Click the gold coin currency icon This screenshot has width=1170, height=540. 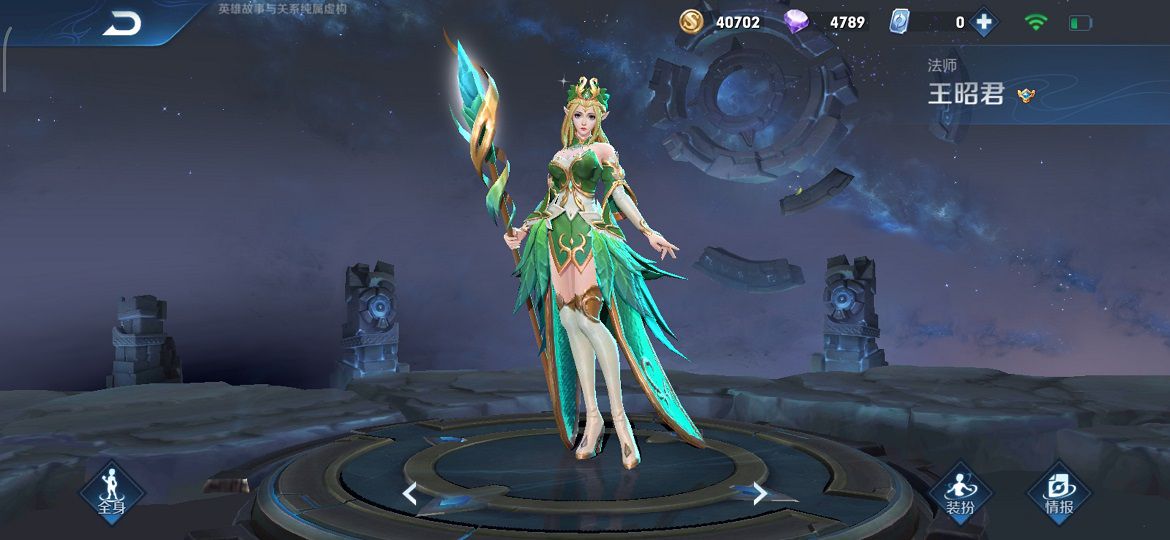click(x=692, y=22)
